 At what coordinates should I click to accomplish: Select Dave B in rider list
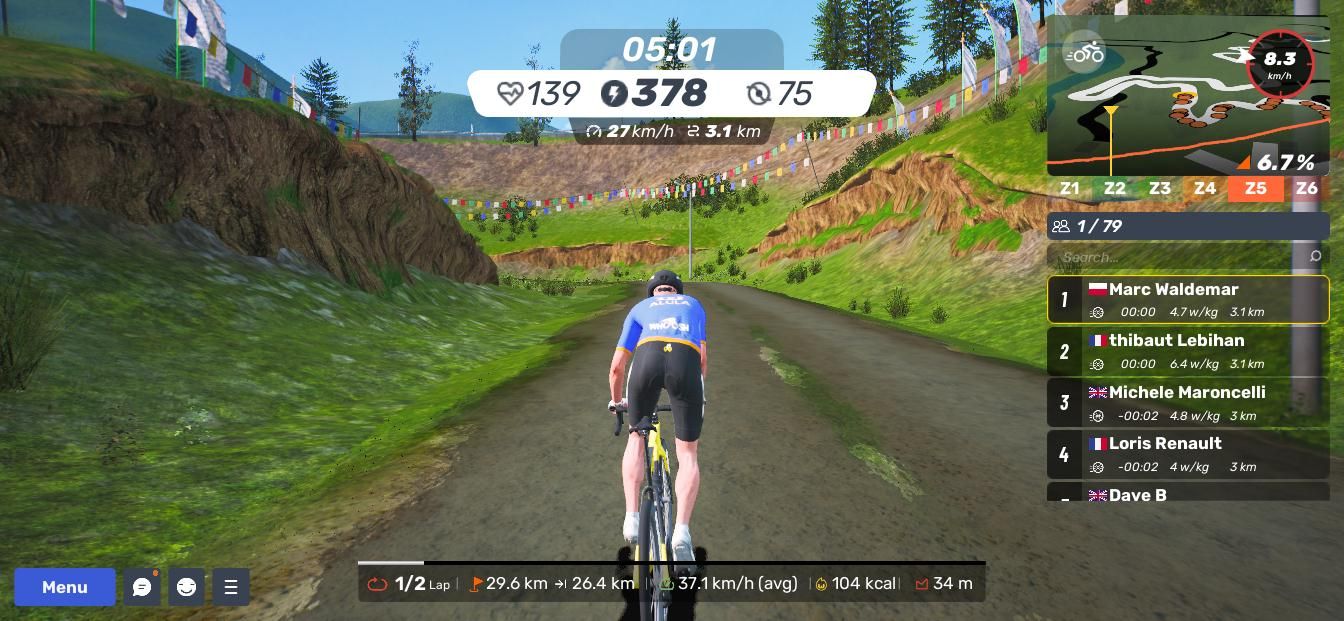pyautogui.click(x=1188, y=494)
